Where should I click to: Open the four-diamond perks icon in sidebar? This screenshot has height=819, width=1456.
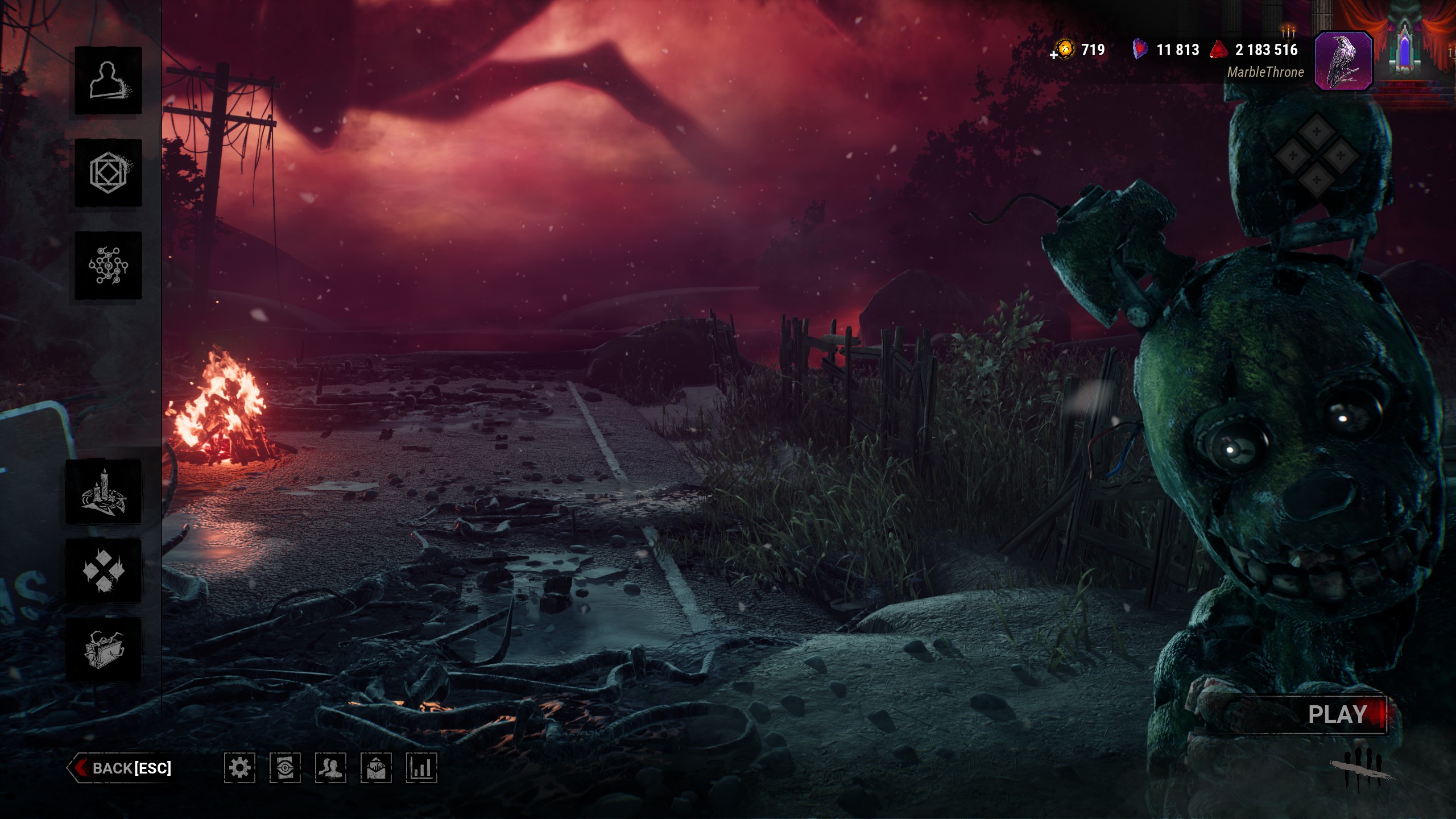click(104, 570)
